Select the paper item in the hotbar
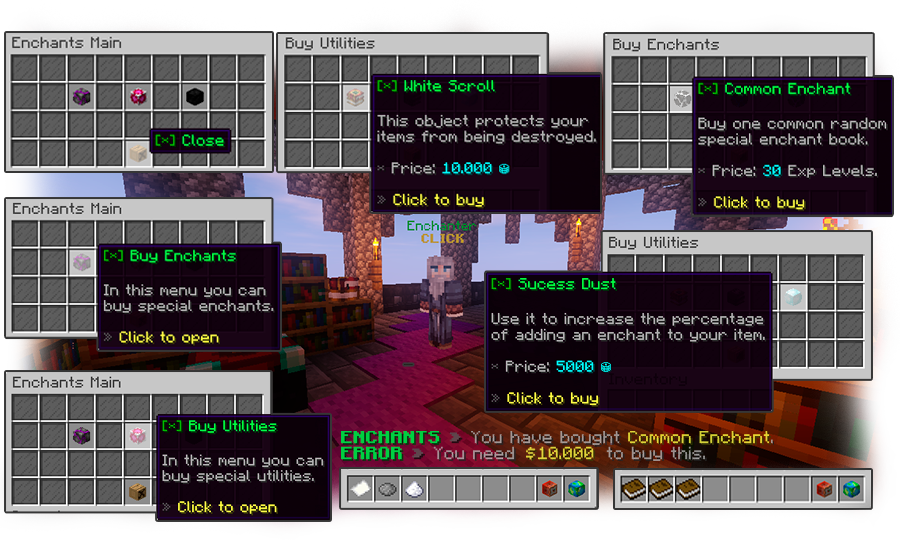The height and width of the screenshot is (540, 900). click(359, 490)
